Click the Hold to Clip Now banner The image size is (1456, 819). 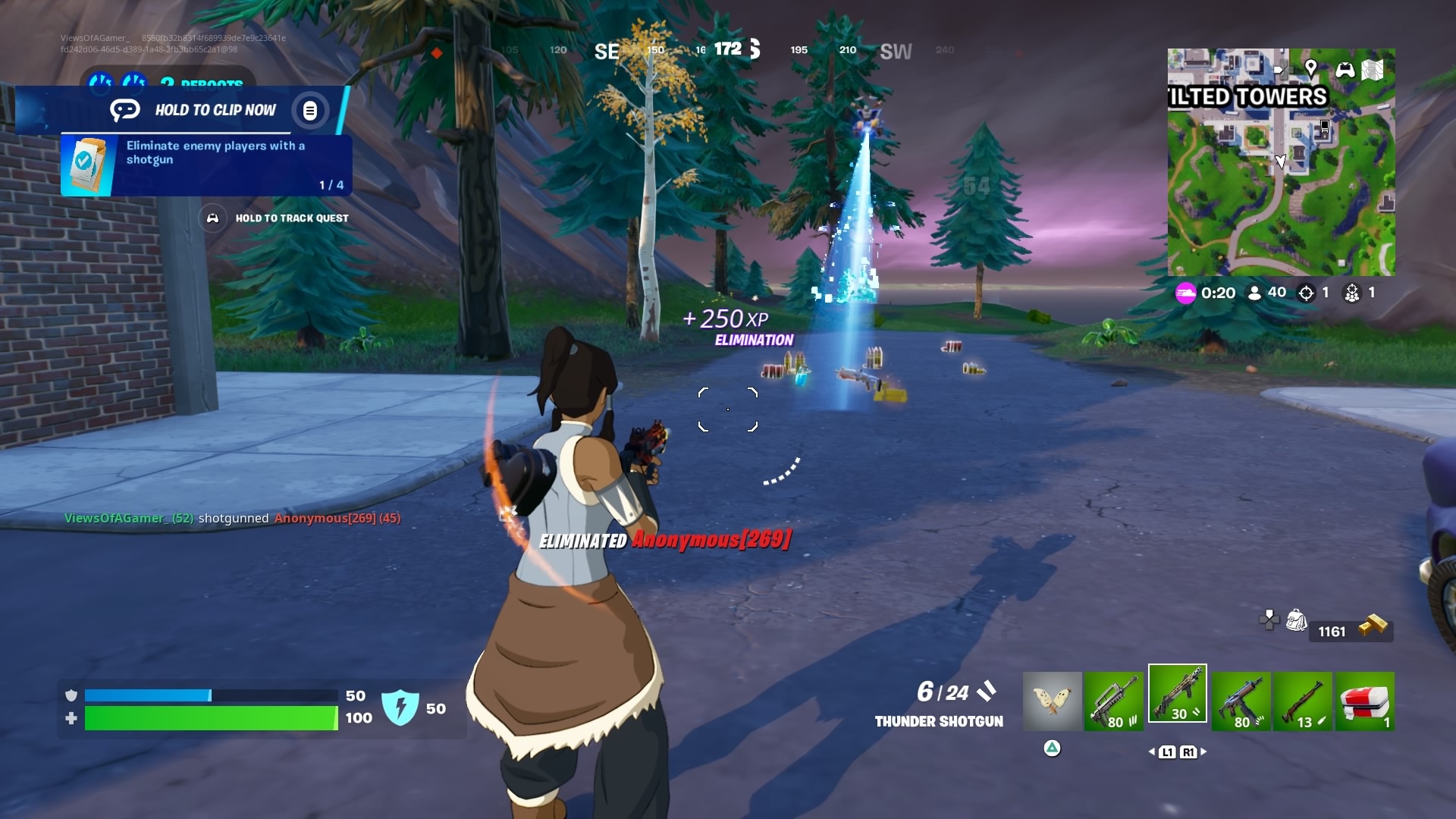215,110
